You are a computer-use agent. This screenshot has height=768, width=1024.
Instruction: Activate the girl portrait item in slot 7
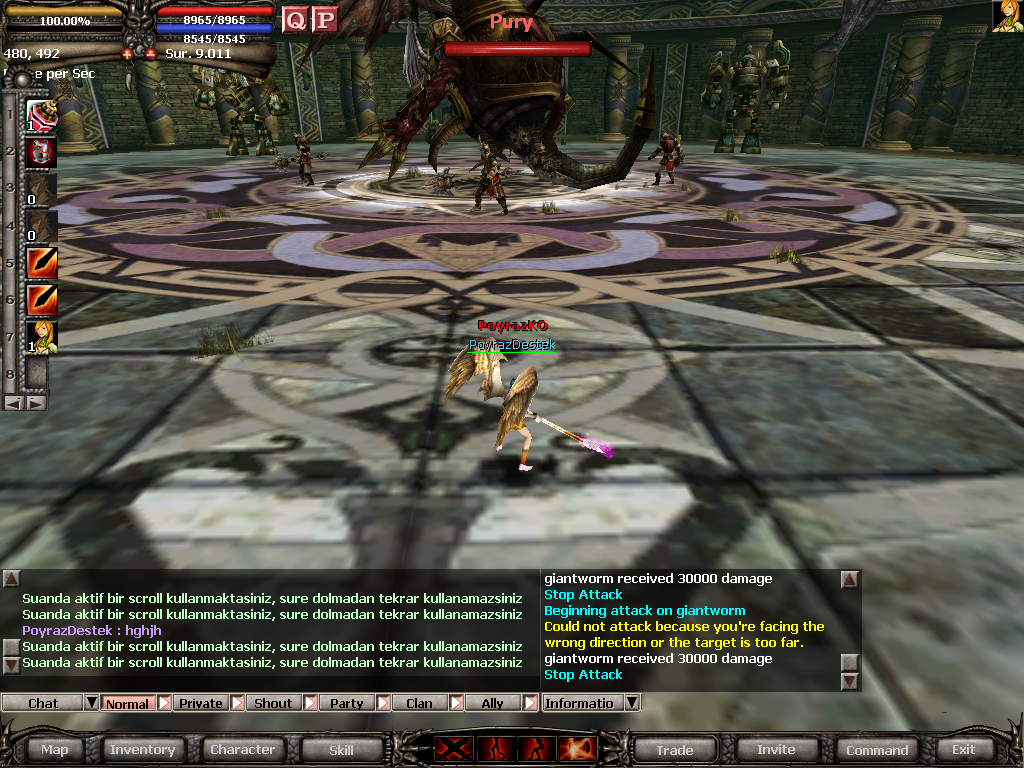[41, 337]
